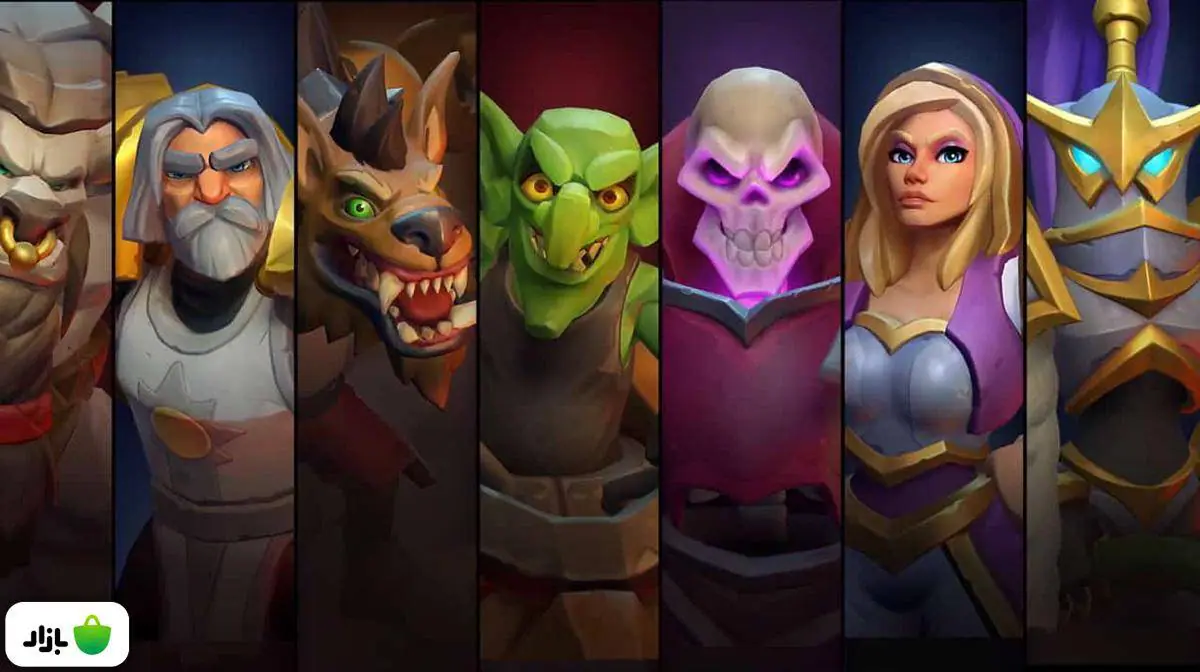Click the Bazaar store logo badge
Image resolution: width=1200 pixels, height=672 pixels.
click(67, 634)
